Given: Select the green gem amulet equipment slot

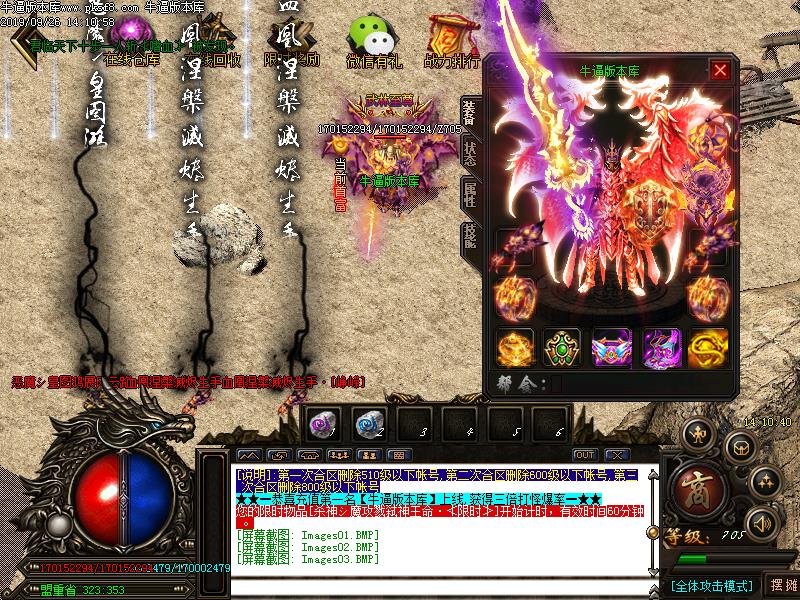Looking at the screenshot, I should coord(562,347).
